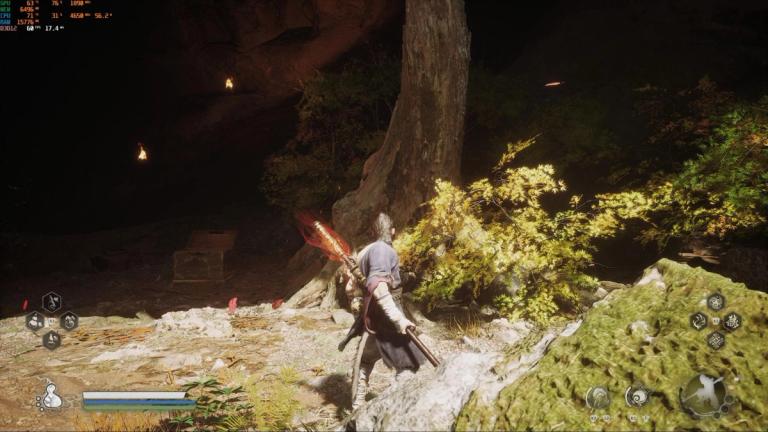Click the monkey staff stance emblem
This screenshot has height=432, width=768.
(706, 395)
